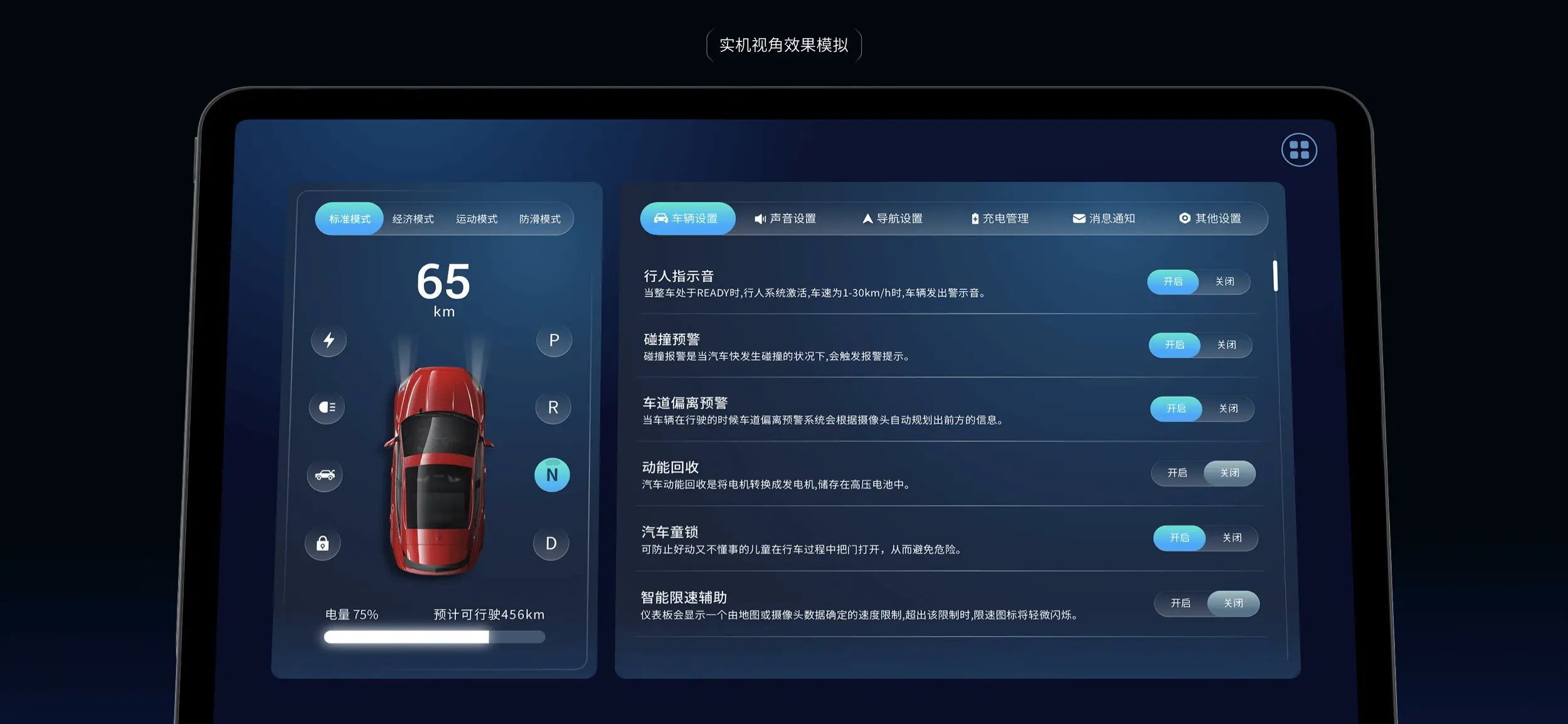This screenshot has width=1568, height=724.
Task: Tap the lightning bolt charging icon
Action: 329,341
